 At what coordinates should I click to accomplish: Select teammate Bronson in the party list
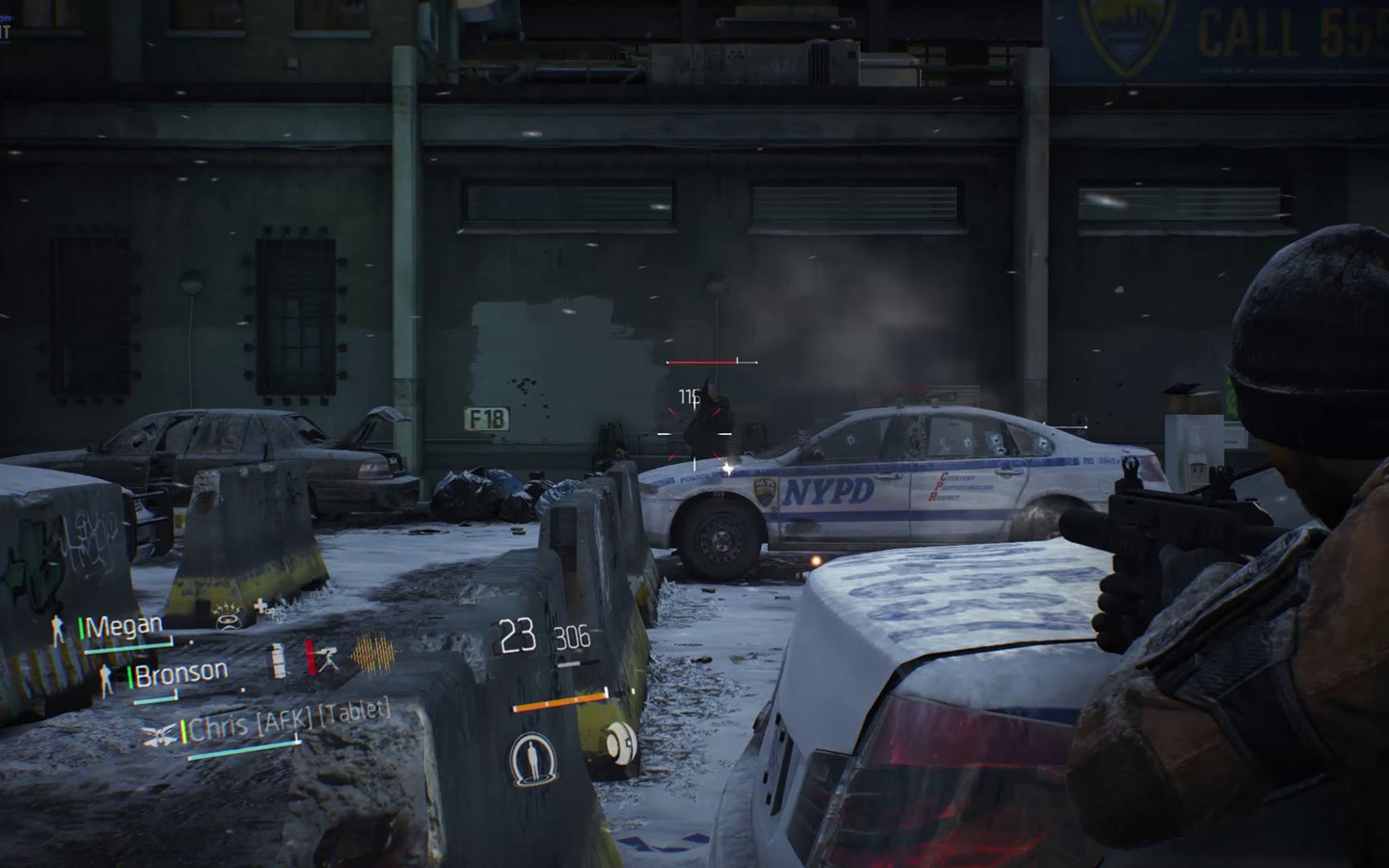pyautogui.click(x=181, y=673)
